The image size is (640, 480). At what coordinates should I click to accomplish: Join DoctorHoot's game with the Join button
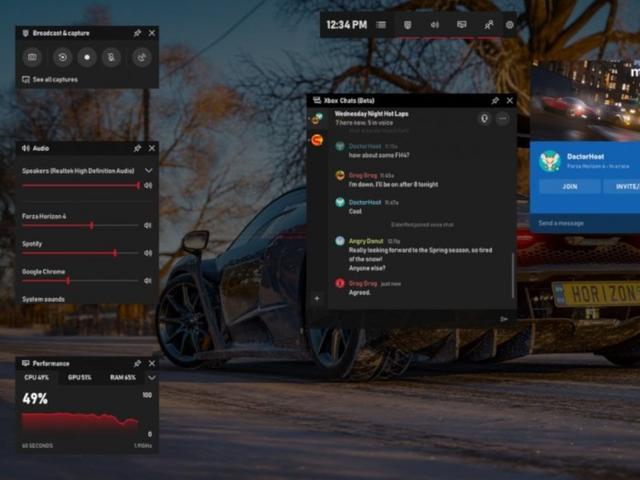click(x=569, y=186)
